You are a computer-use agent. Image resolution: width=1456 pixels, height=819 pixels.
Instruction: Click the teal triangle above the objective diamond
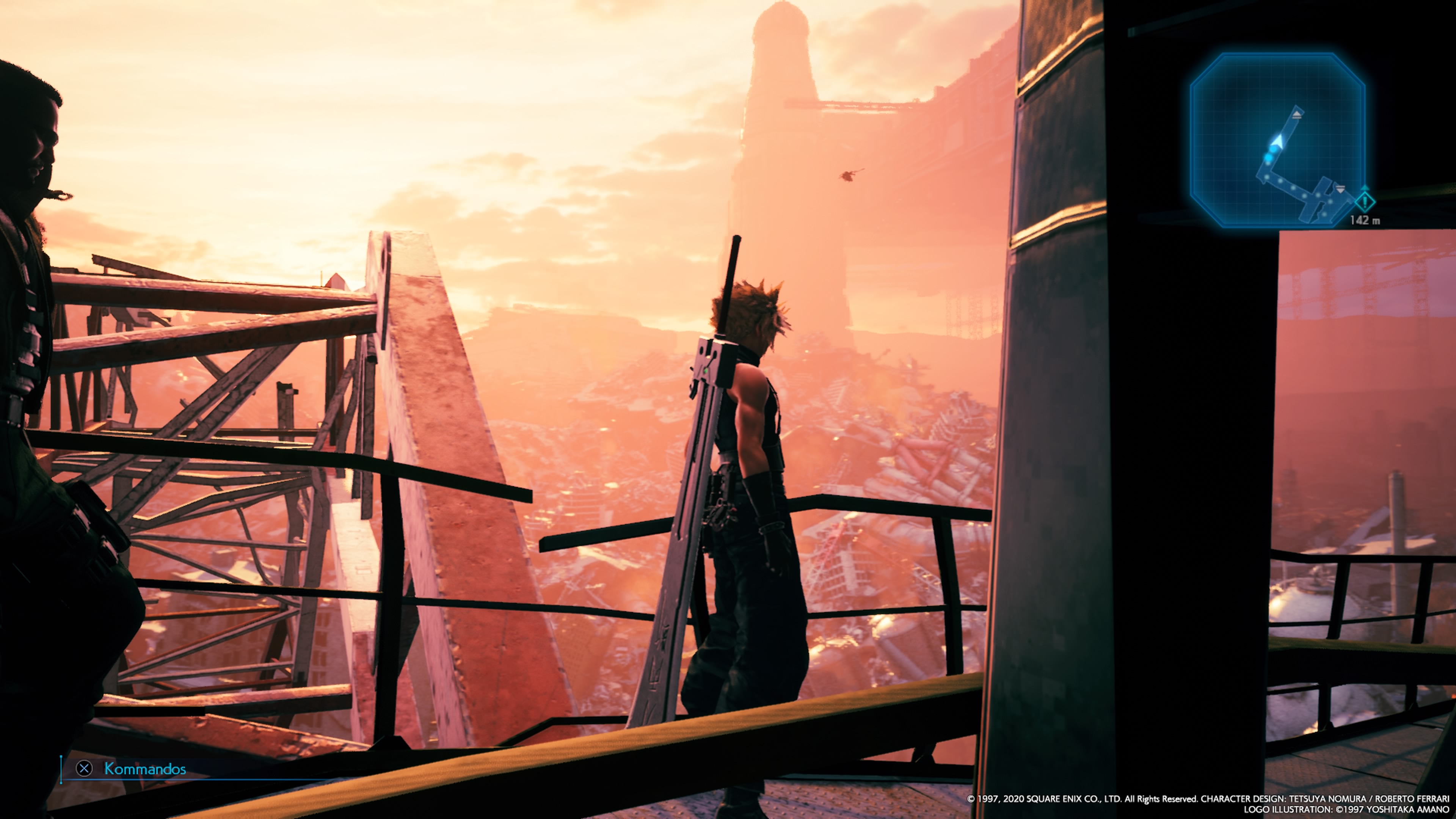pos(1365,189)
